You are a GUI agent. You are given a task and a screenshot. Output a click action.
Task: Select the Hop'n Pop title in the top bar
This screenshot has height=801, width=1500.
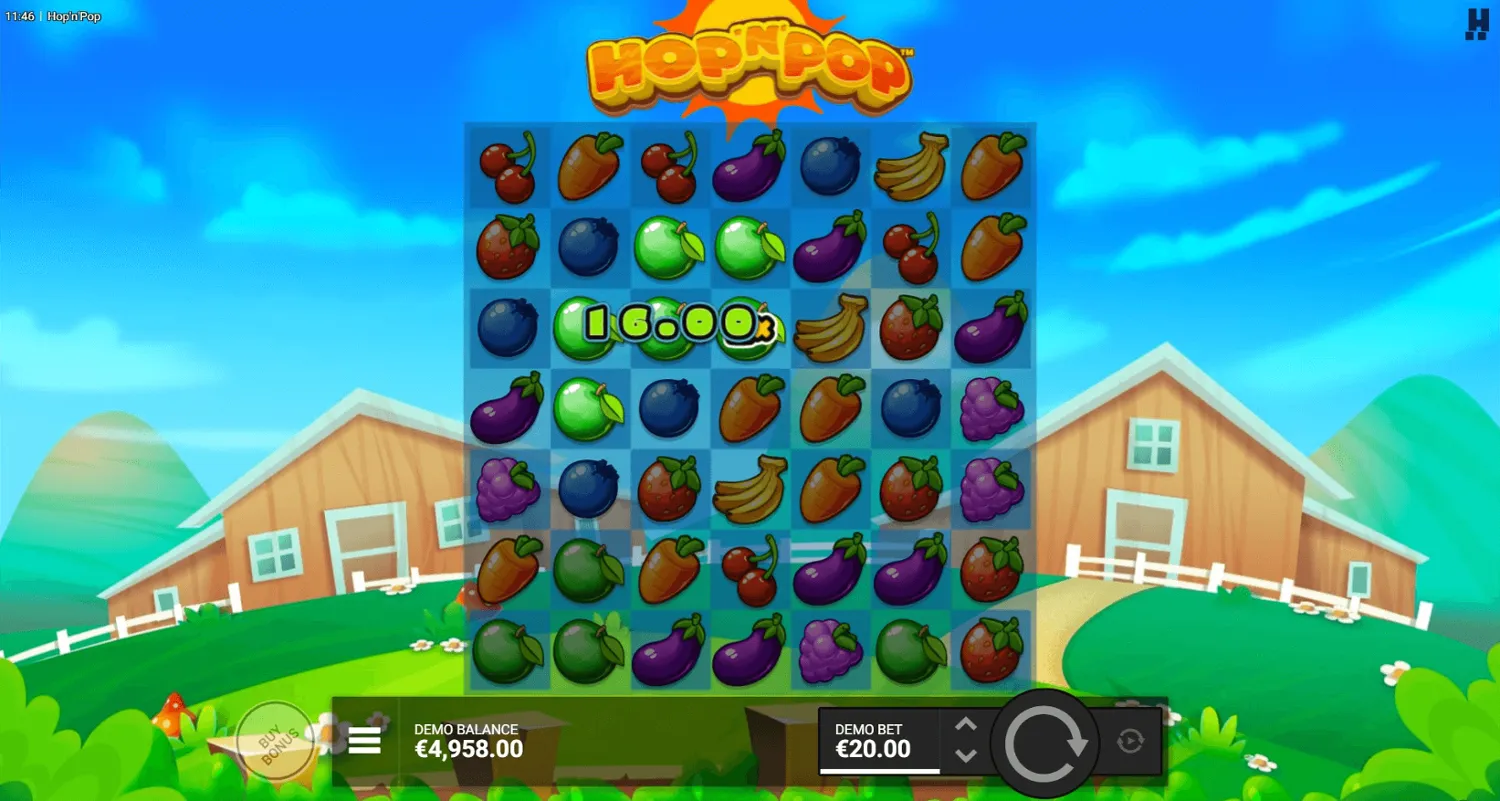point(73,16)
